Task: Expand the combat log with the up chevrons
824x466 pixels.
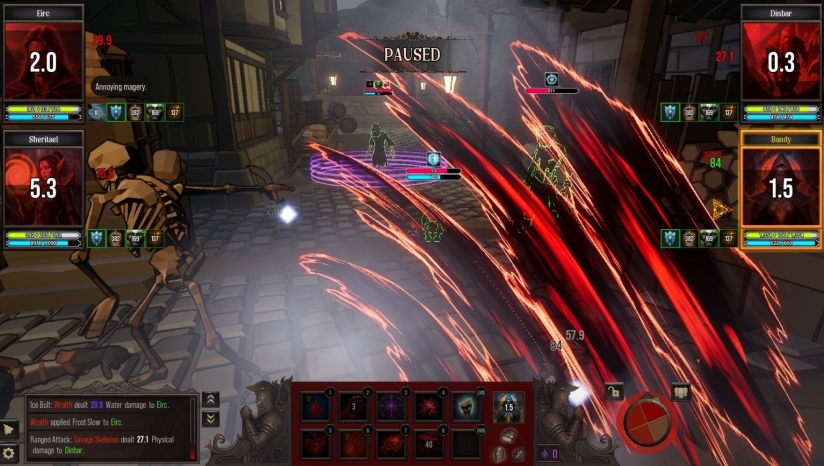Action: (211, 400)
